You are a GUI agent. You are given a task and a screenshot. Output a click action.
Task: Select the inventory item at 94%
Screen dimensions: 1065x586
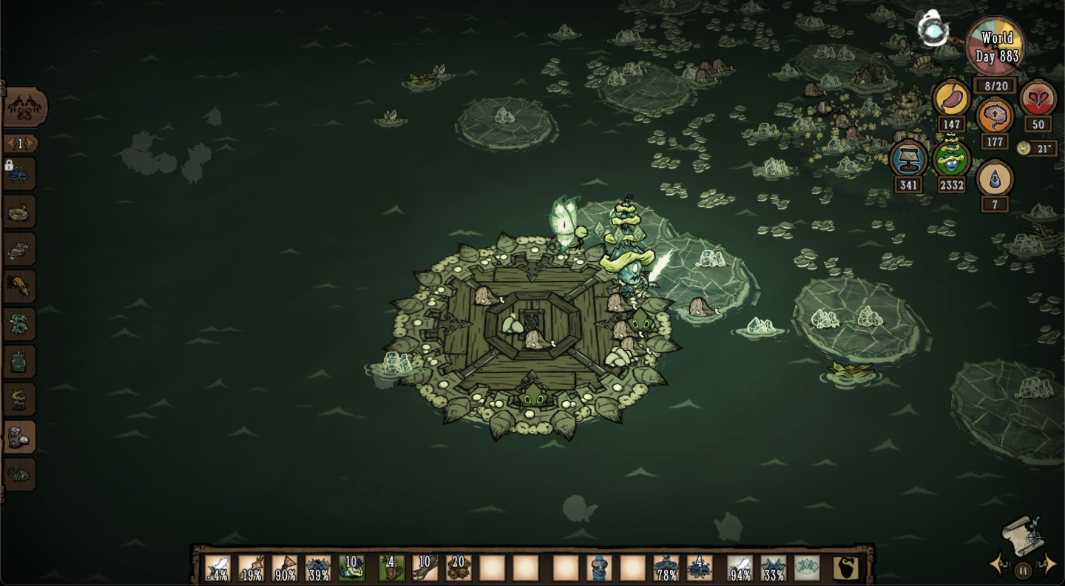click(740, 568)
